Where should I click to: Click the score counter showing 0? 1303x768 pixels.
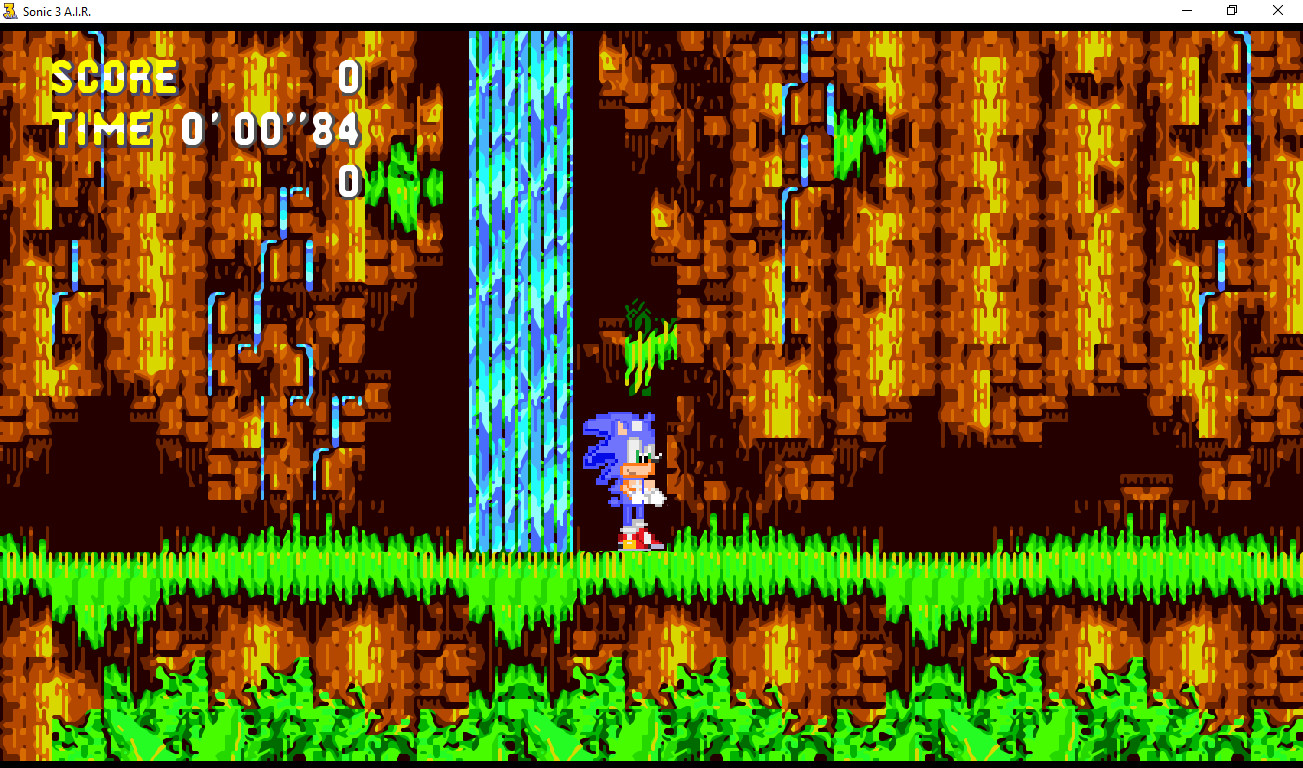coord(348,76)
